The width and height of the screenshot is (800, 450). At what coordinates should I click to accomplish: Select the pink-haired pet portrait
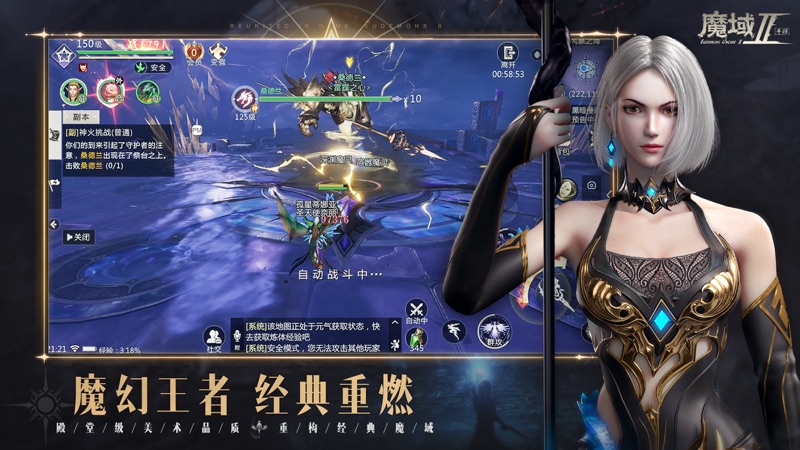click(109, 92)
